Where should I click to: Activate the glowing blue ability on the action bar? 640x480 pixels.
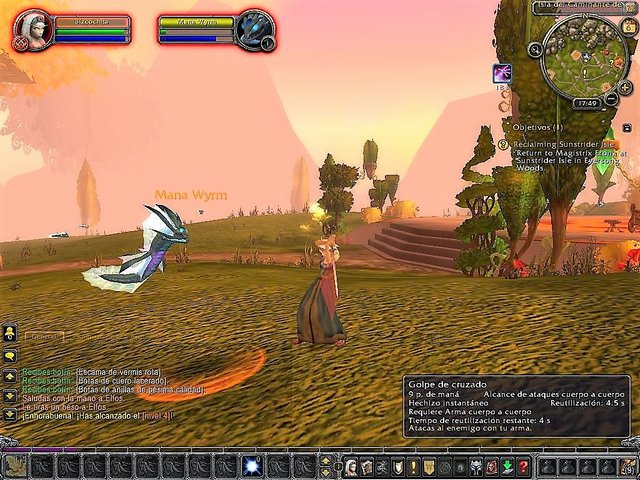coord(252,466)
